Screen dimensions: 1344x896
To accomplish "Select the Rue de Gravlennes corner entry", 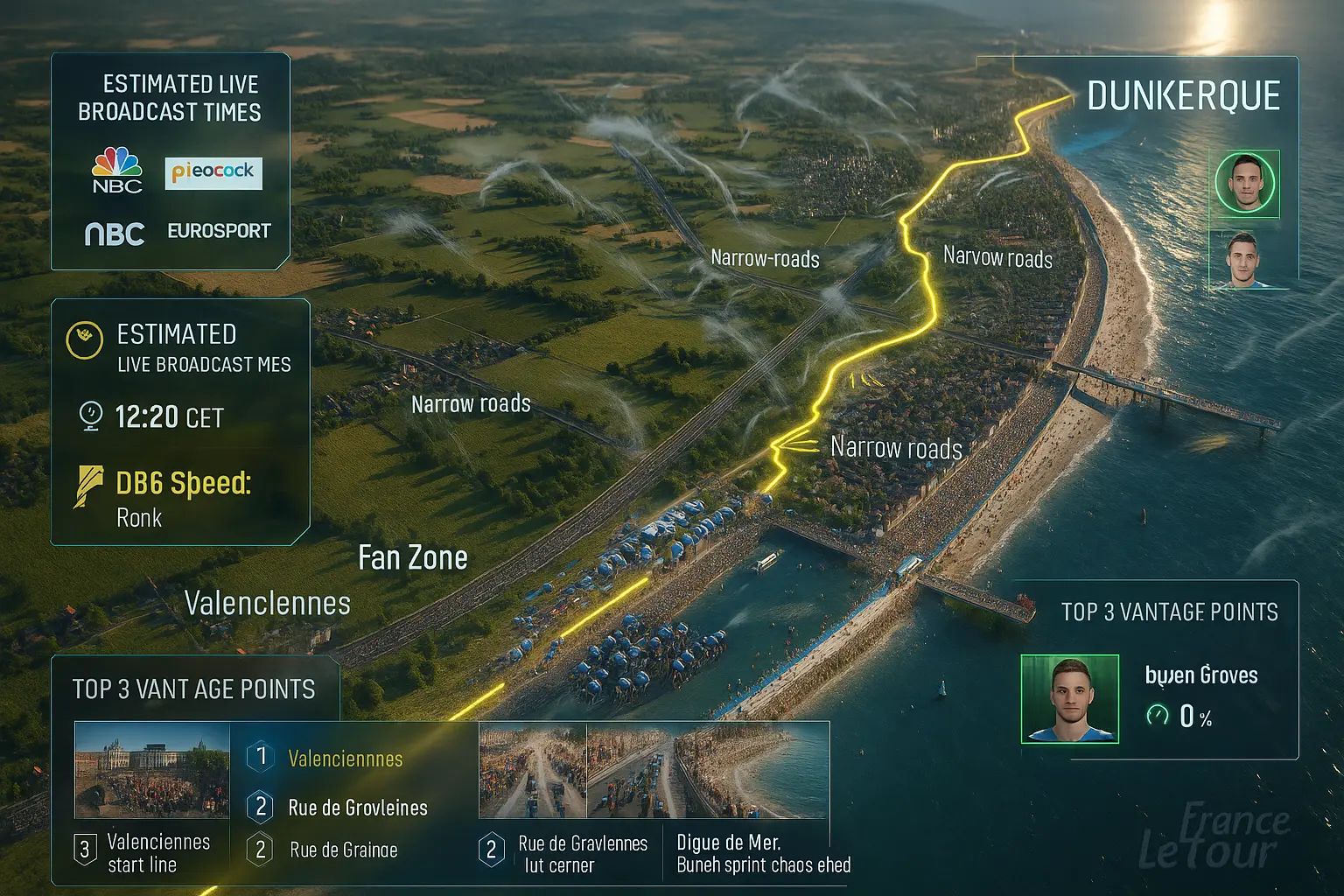I will (582, 853).
